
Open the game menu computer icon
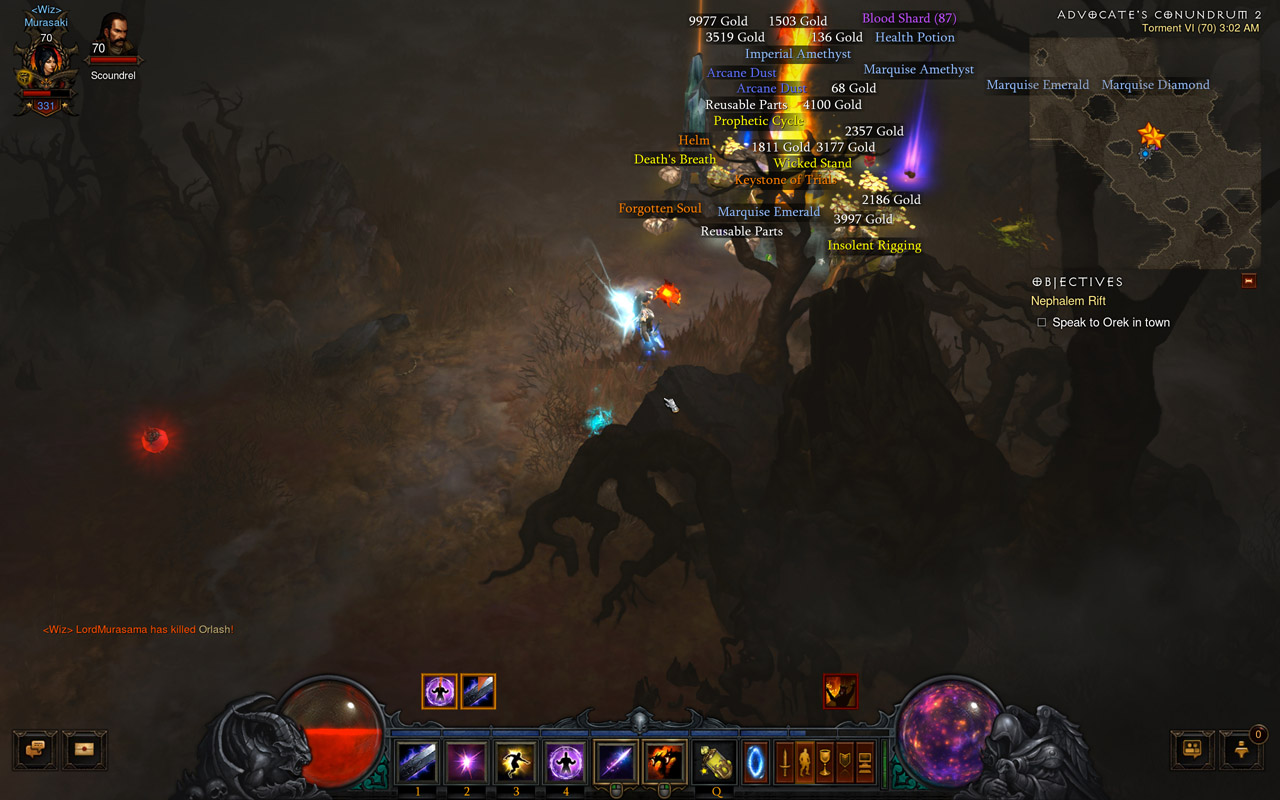point(865,762)
